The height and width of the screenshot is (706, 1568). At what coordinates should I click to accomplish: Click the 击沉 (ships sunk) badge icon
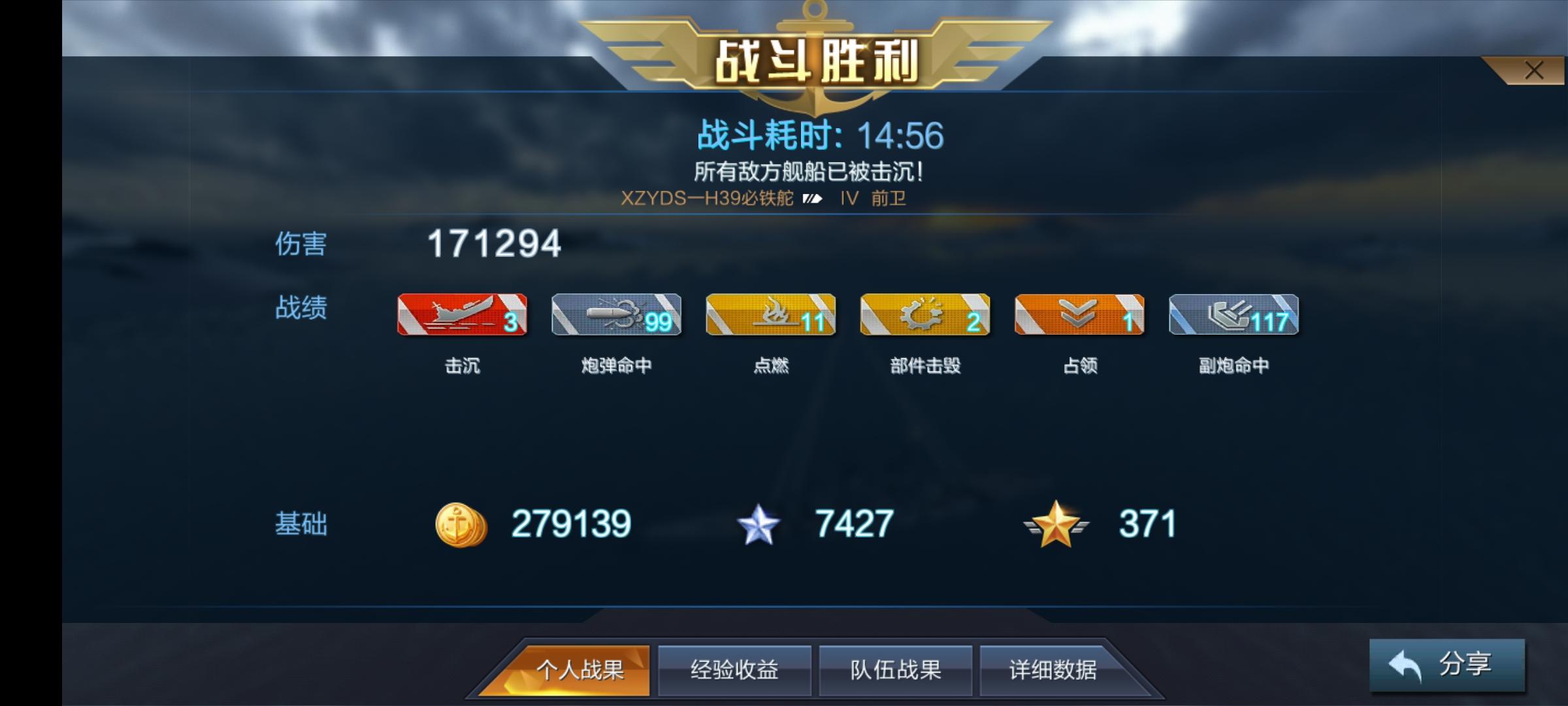coord(463,316)
